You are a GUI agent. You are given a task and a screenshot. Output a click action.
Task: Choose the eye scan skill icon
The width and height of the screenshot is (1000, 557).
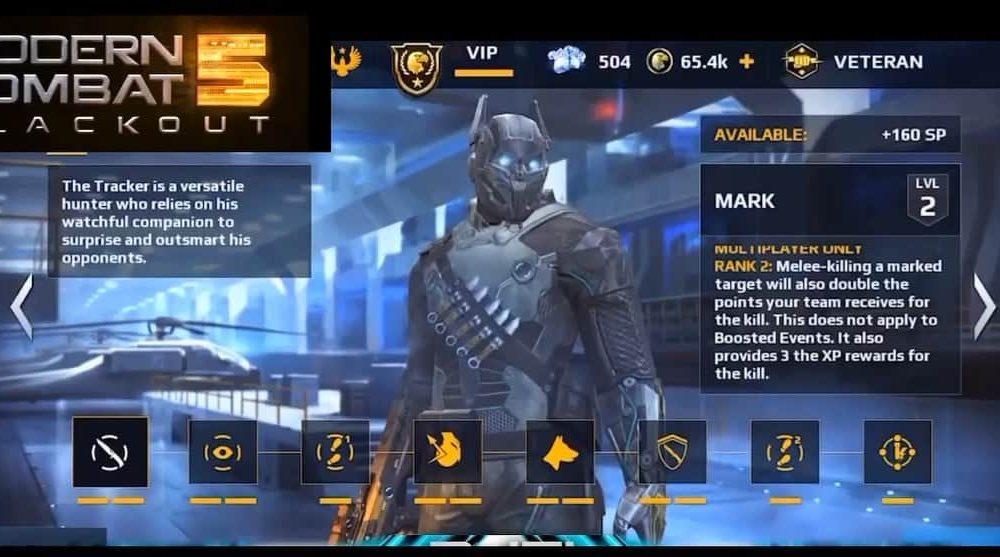223,452
